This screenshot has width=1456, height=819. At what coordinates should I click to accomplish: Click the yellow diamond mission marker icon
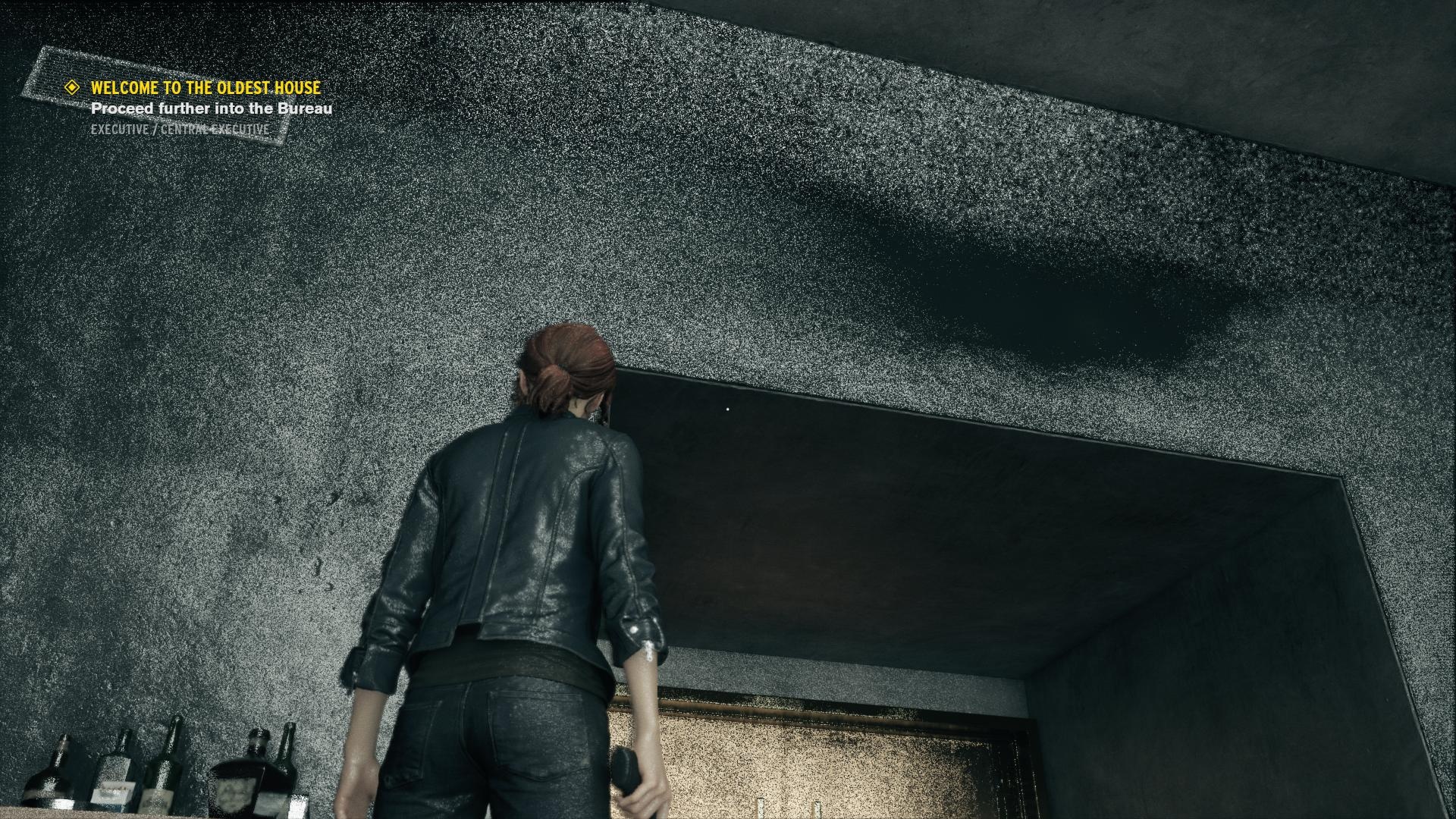pos(73,88)
